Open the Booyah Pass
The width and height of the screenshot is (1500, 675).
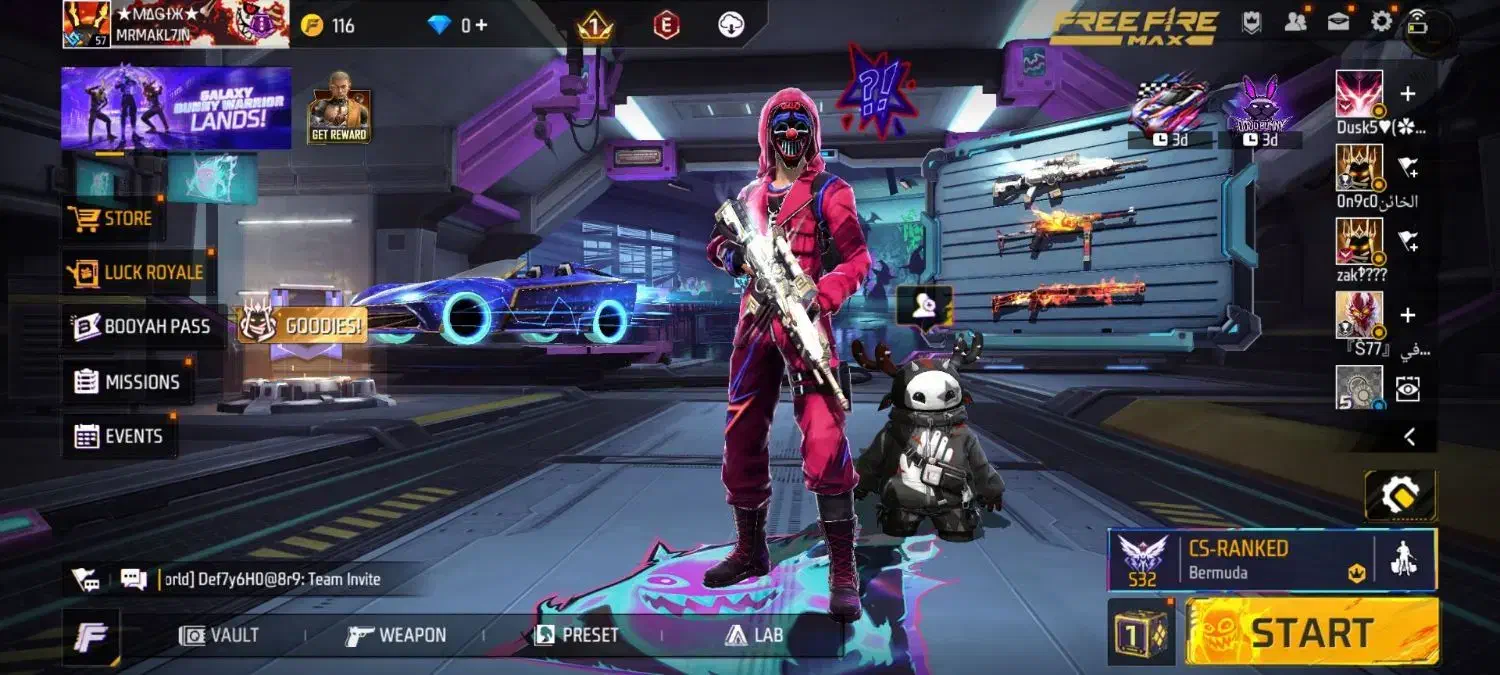[x=142, y=326]
